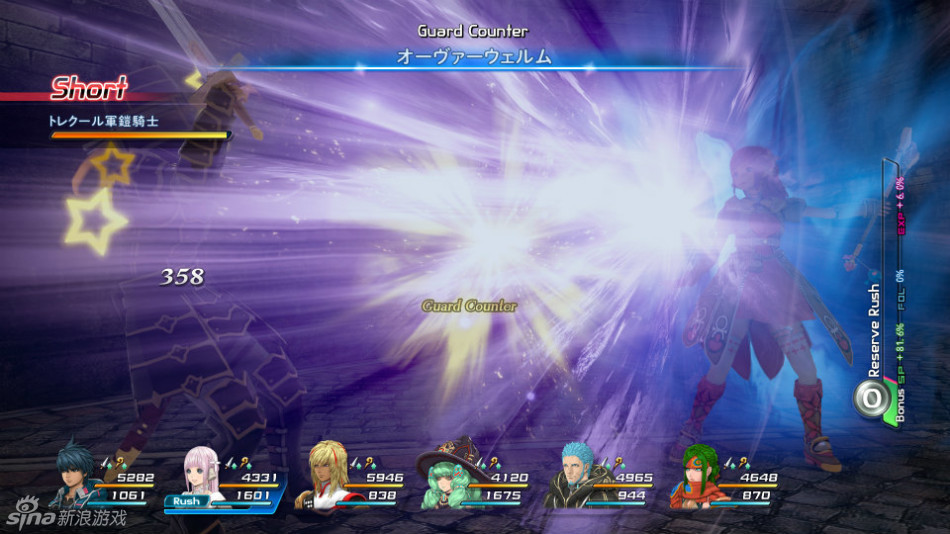The width and height of the screenshot is (950, 534).
Task: Choose the pink-haired girl's party portrait
Action: tap(202, 473)
